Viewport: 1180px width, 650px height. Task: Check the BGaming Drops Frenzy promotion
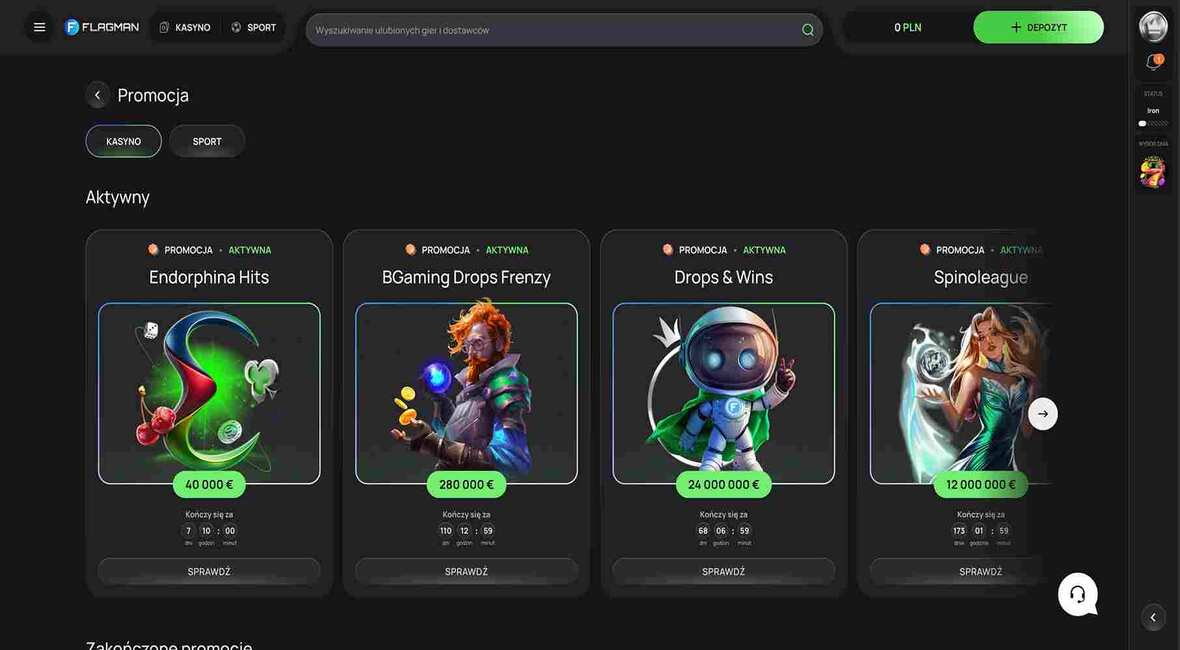coord(466,571)
